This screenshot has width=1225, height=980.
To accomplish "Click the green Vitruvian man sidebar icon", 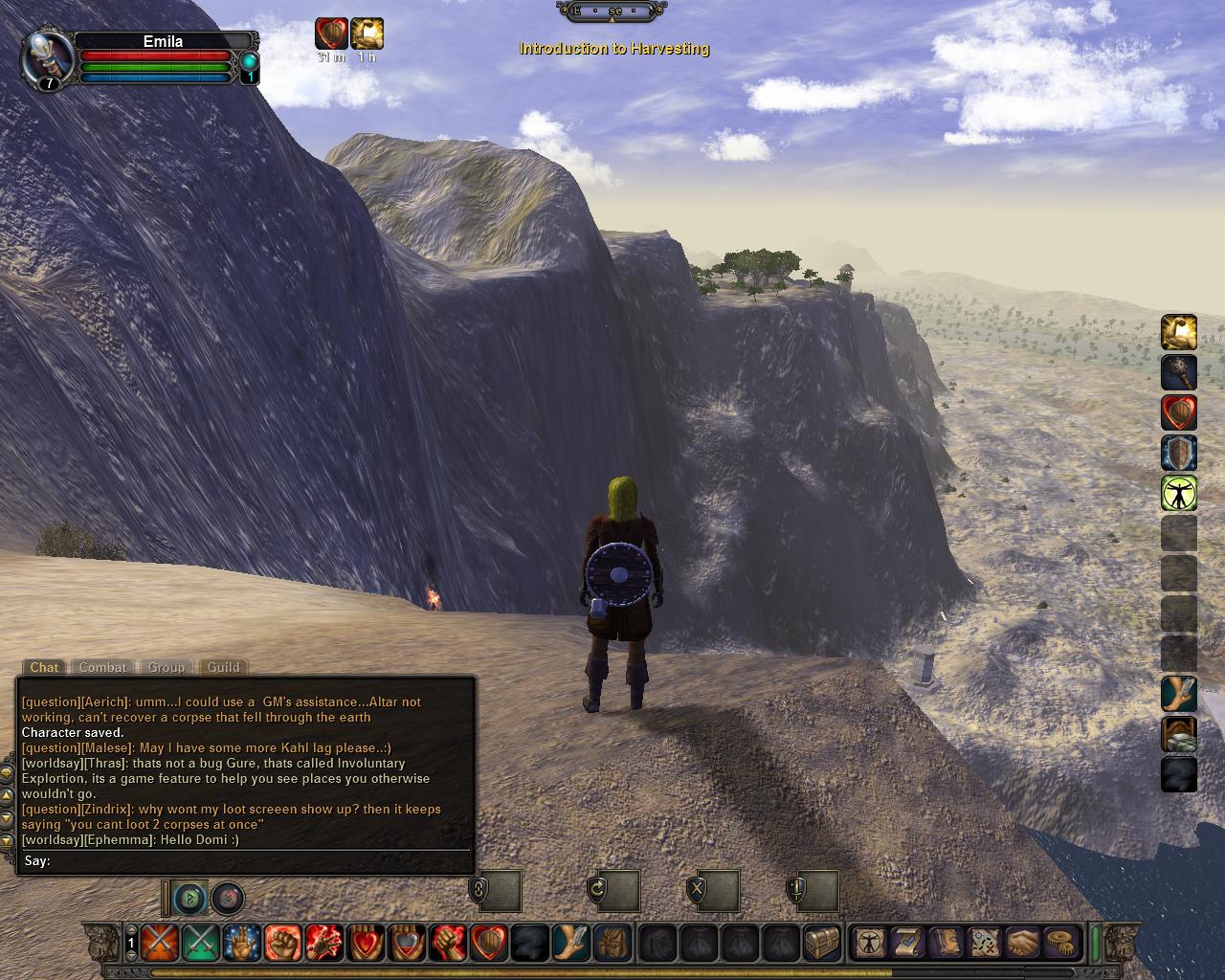I will [x=1179, y=493].
